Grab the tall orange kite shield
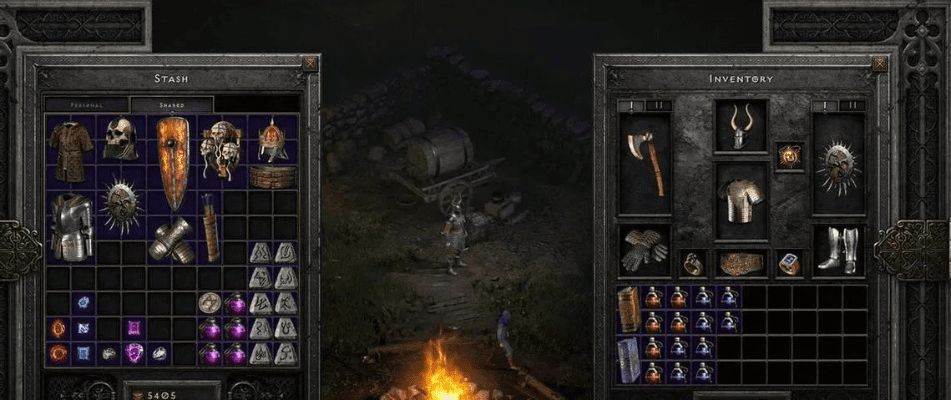This screenshot has width=951, height=400. pos(171,163)
